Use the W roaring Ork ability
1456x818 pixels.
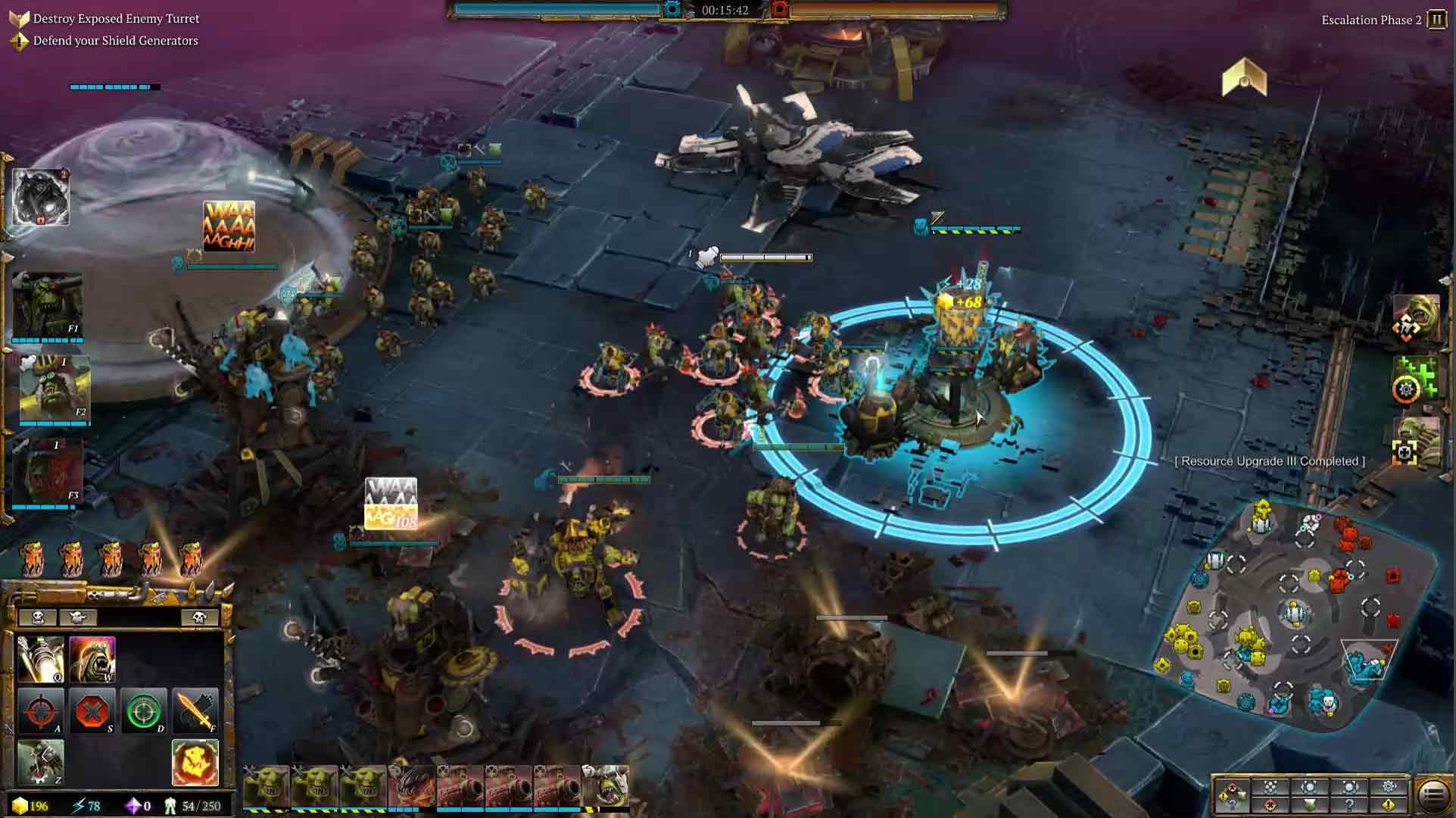coord(92,659)
